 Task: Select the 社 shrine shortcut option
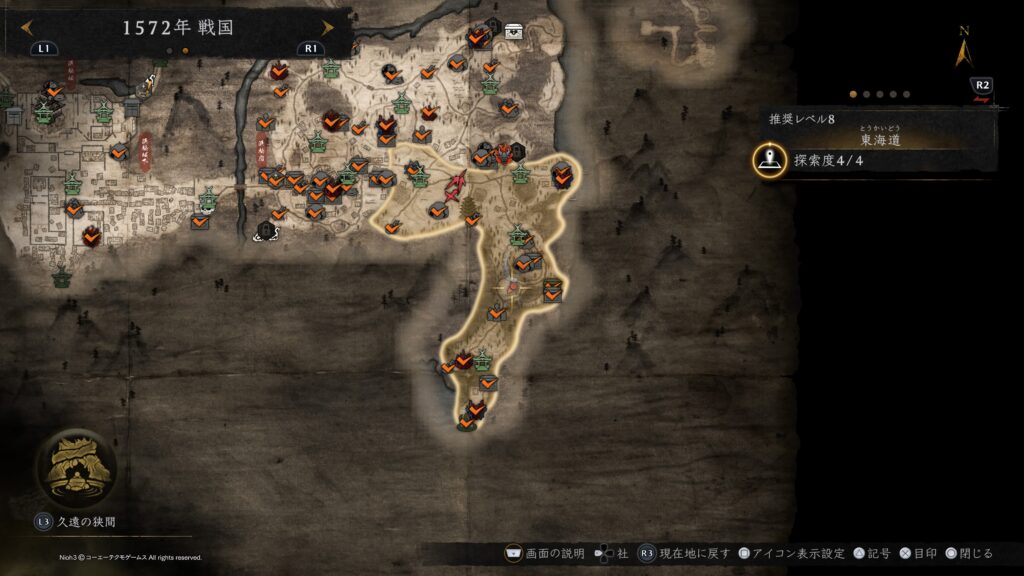point(613,553)
